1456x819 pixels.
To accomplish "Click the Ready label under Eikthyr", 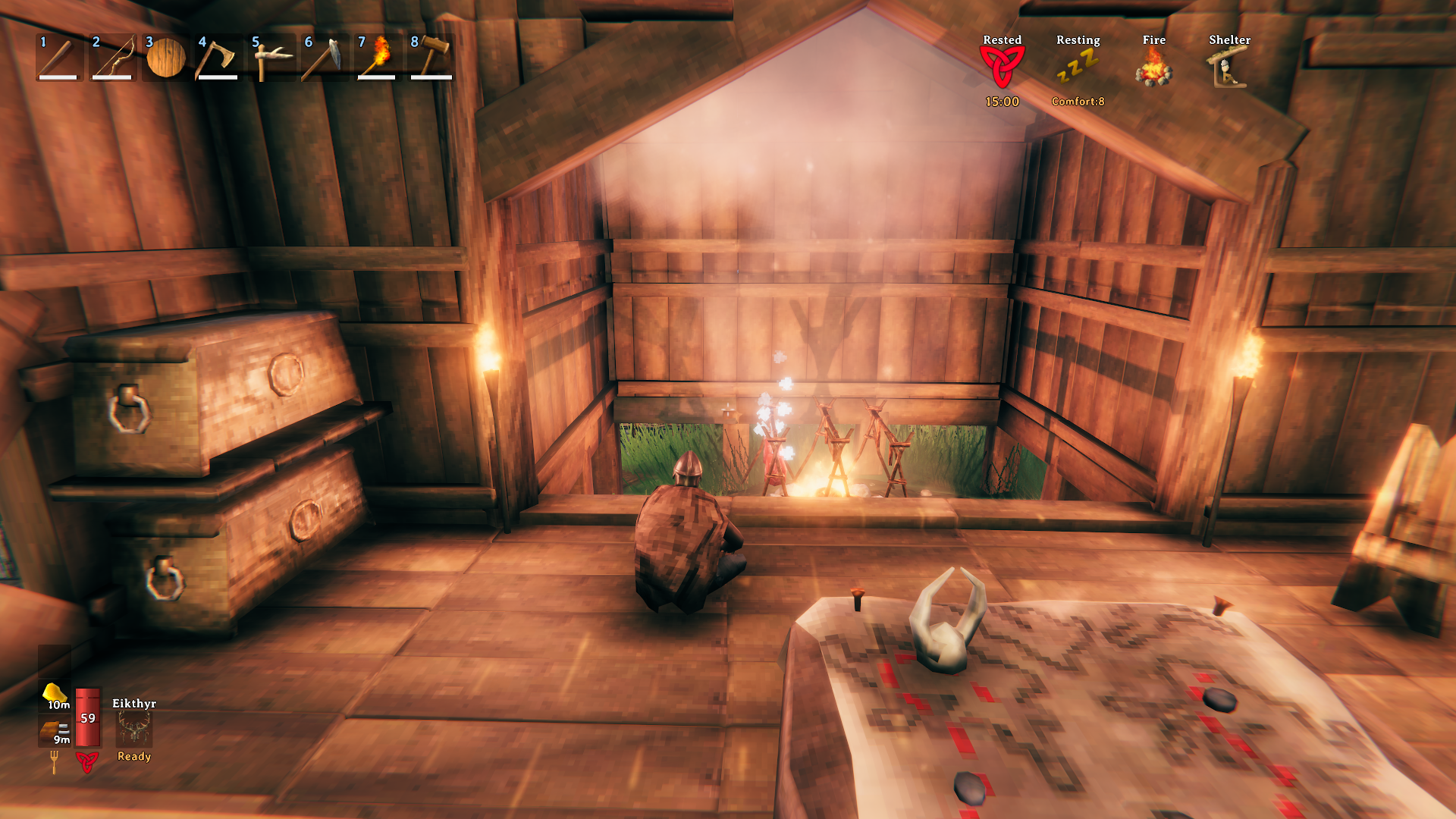I will (x=133, y=756).
